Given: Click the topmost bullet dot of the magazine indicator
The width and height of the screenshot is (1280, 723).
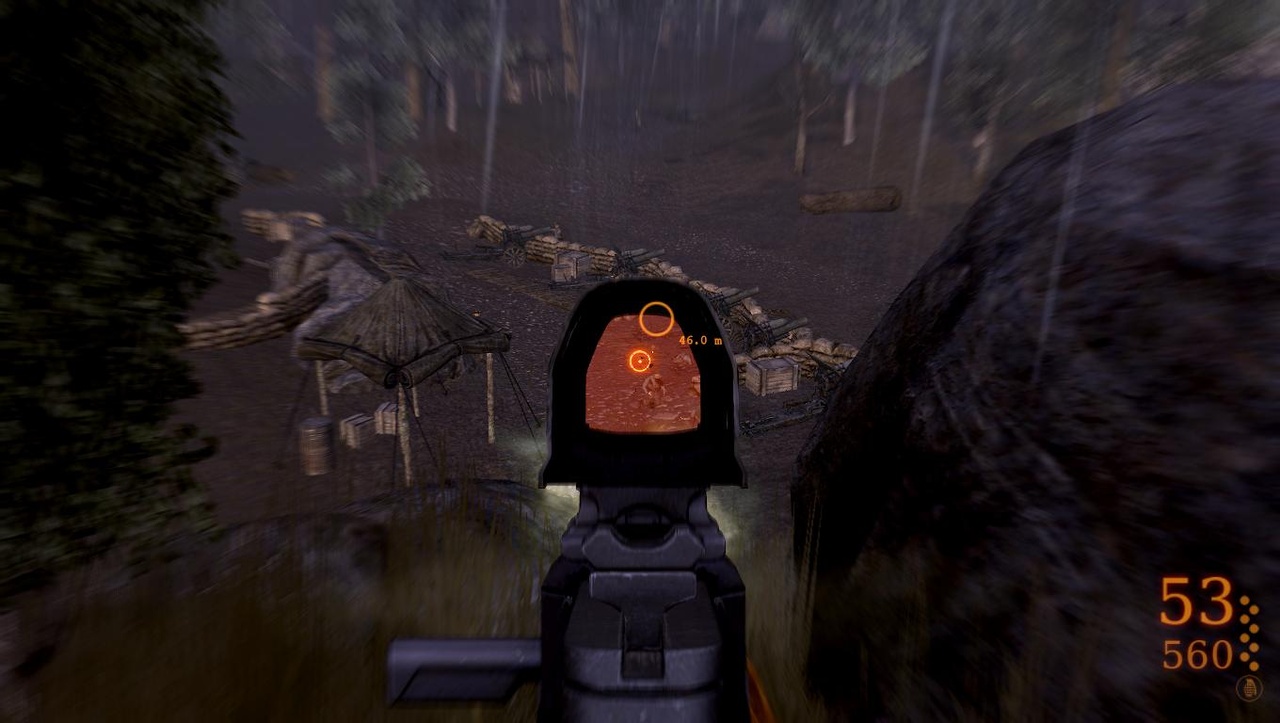Looking at the screenshot, I should pyautogui.click(x=1245, y=600).
